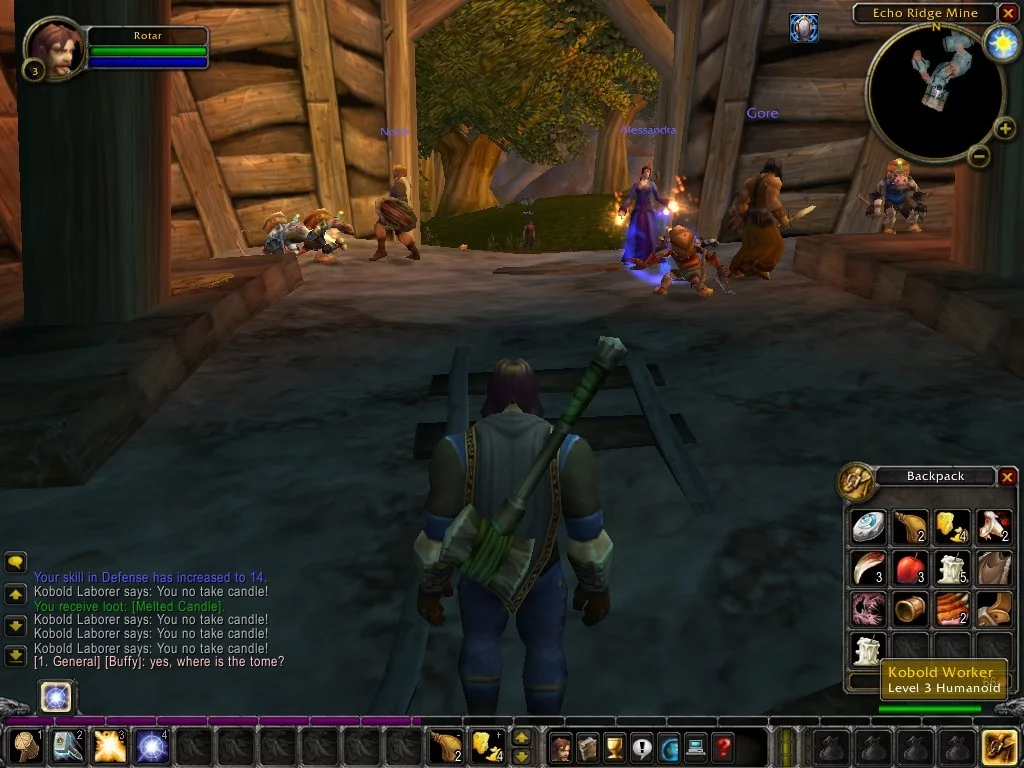
Task: Pick the cheese stack in the backpack
Action: tap(951, 527)
